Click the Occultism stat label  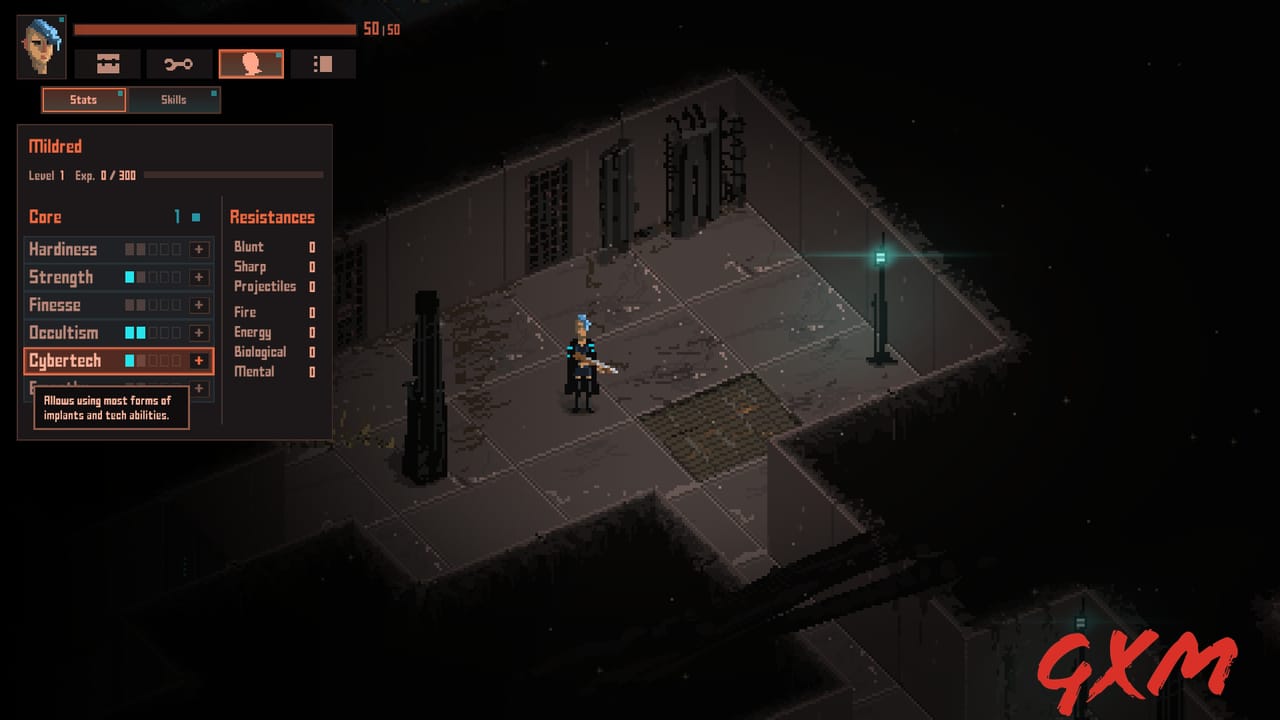click(63, 332)
